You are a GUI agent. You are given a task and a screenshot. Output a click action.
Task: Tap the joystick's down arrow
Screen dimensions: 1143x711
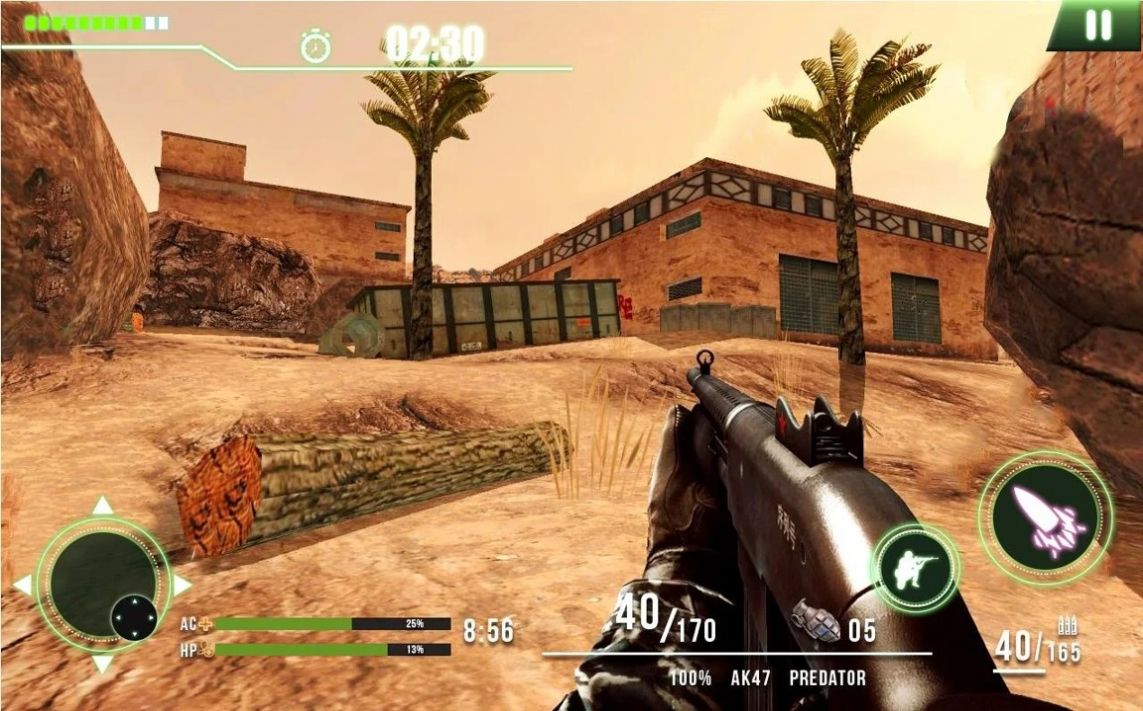pyautogui.click(x=103, y=664)
